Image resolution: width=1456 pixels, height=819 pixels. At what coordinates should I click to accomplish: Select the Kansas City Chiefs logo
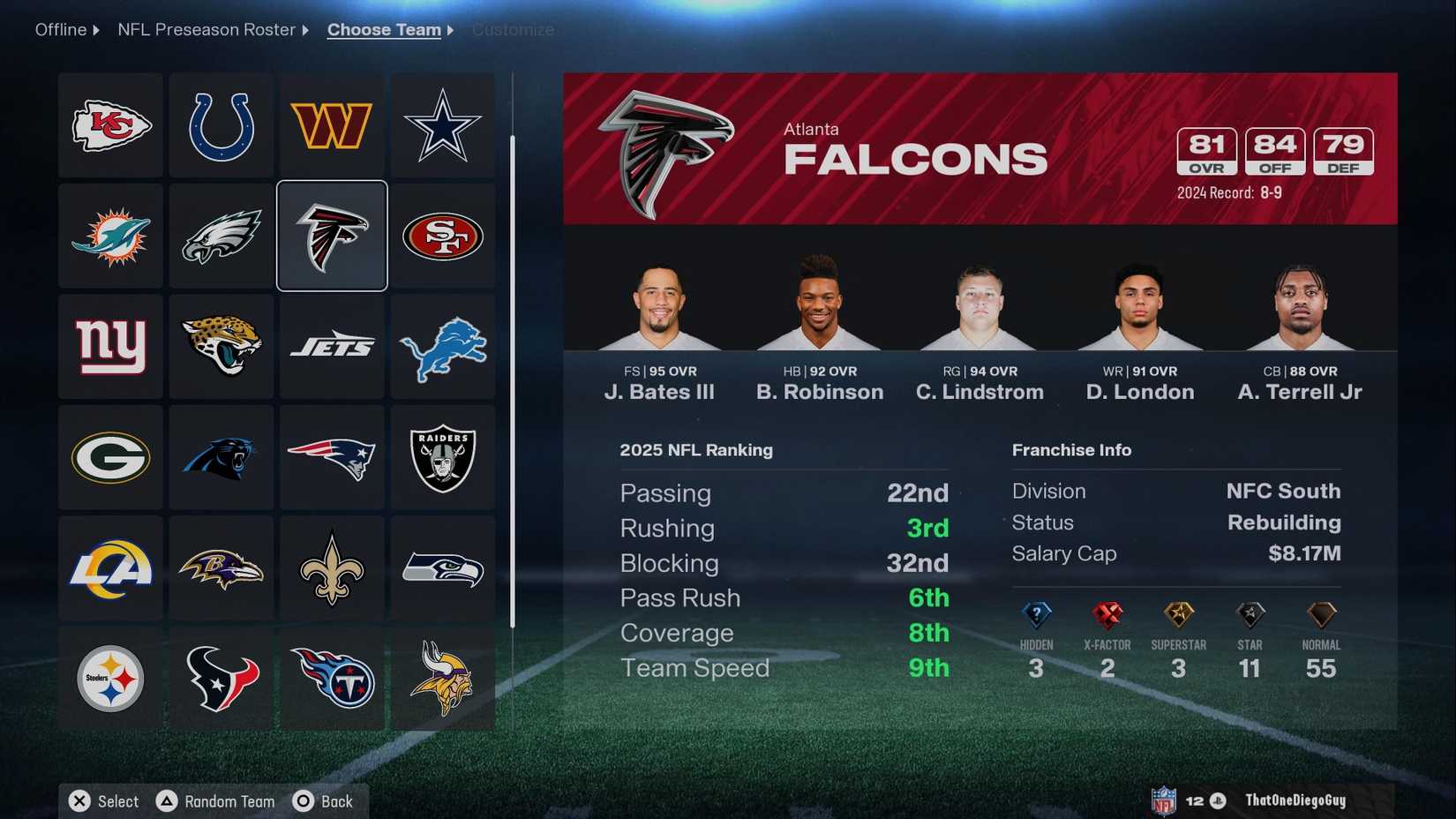(x=109, y=124)
